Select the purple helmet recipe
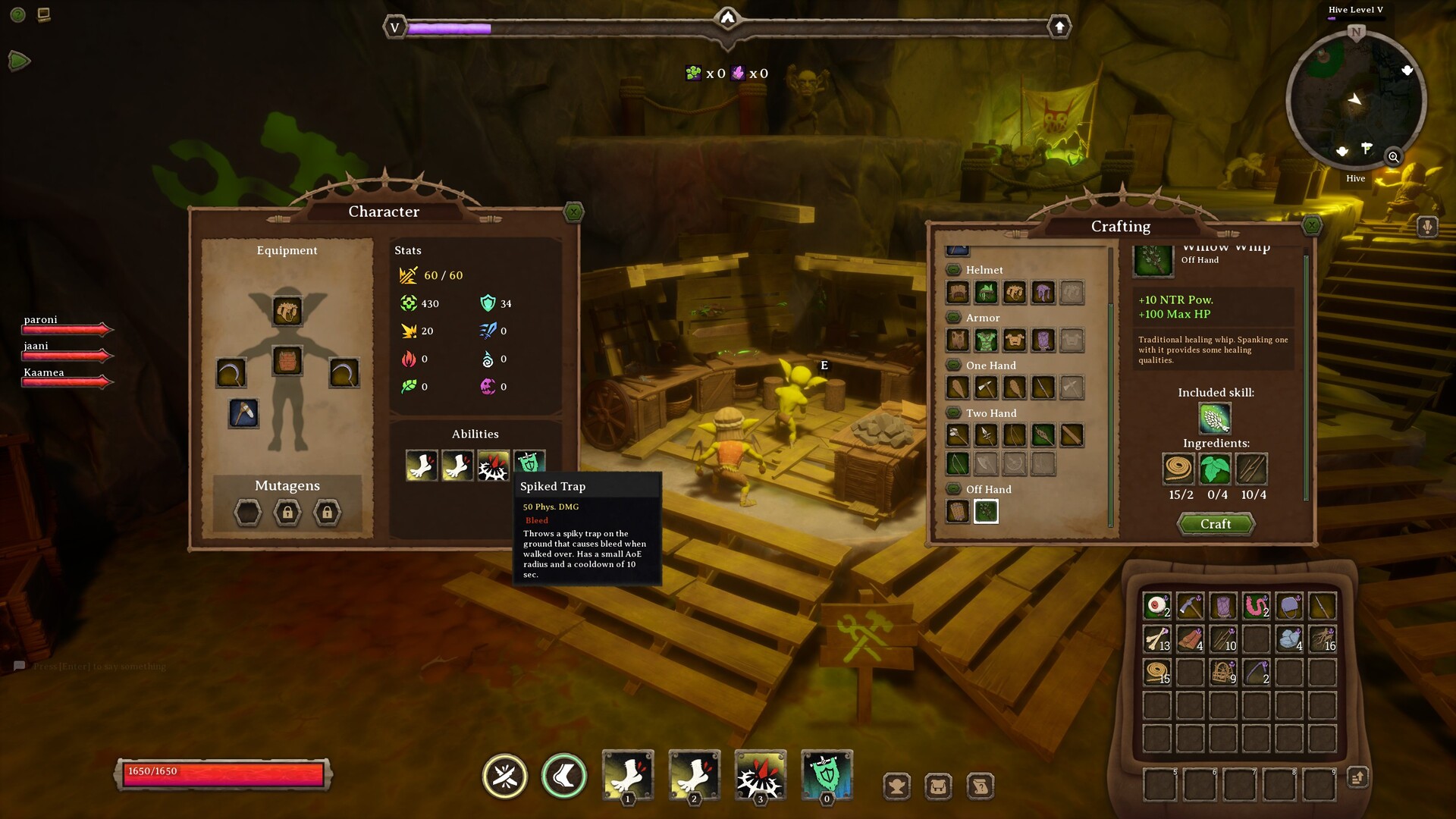The image size is (1456, 819). coord(1043,293)
